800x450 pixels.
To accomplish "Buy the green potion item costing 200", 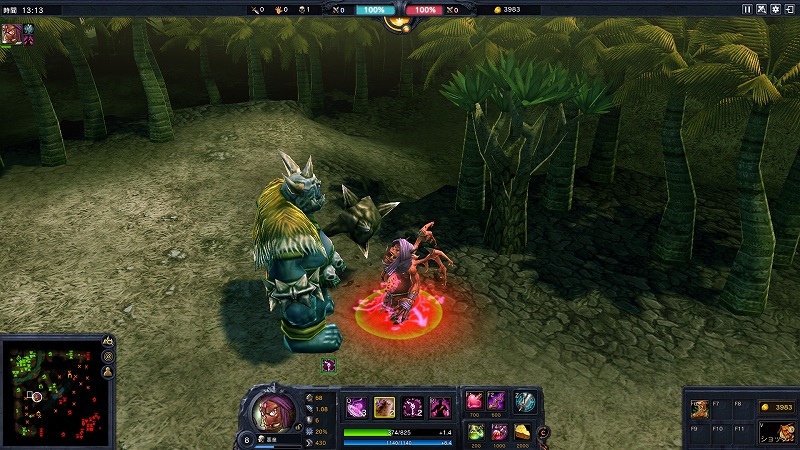I will tap(475, 431).
